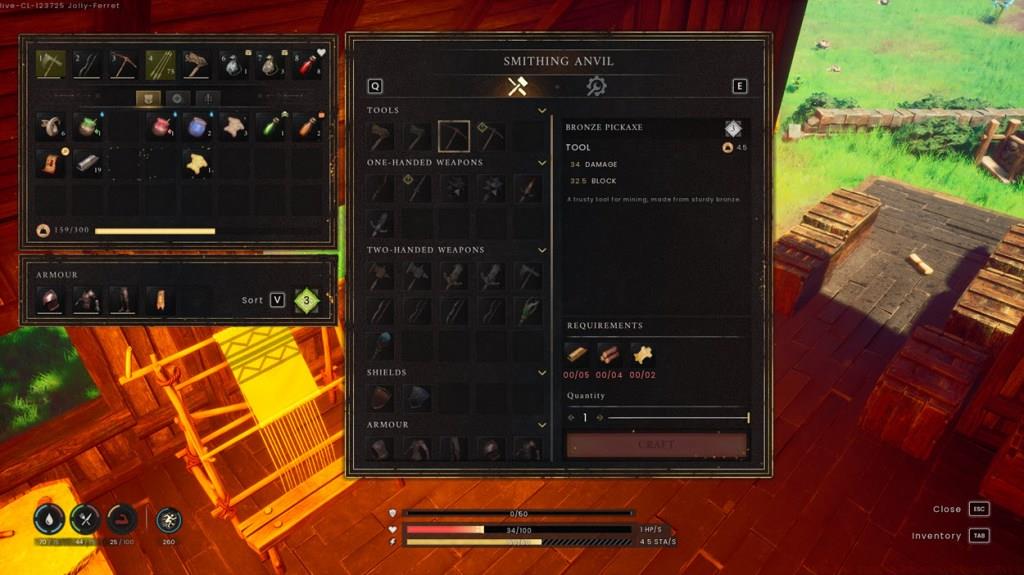
Task: Adjust the craft quantity slider
Action: [x=678, y=418]
